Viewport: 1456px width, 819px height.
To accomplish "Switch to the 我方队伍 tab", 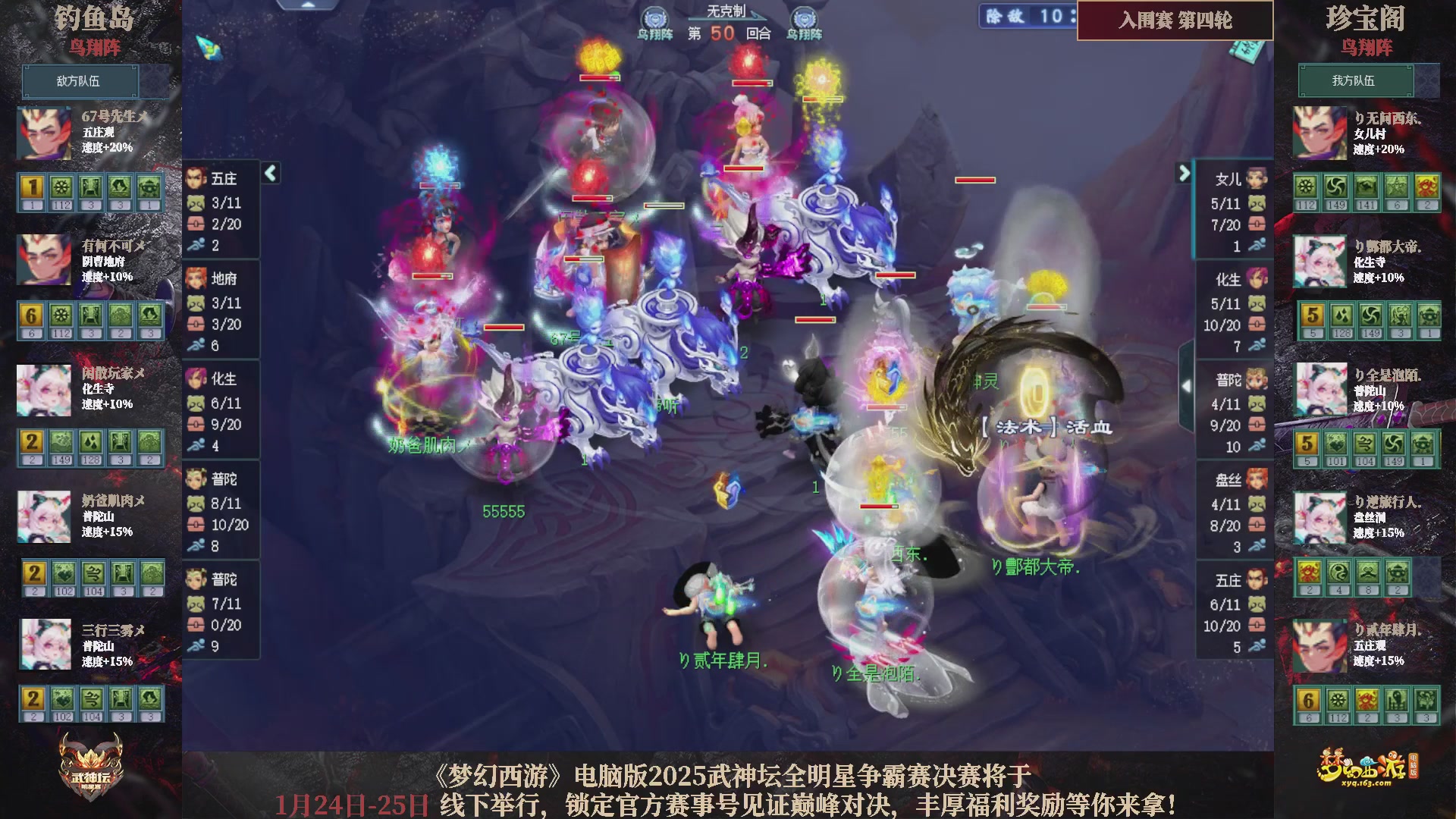I will (1357, 81).
